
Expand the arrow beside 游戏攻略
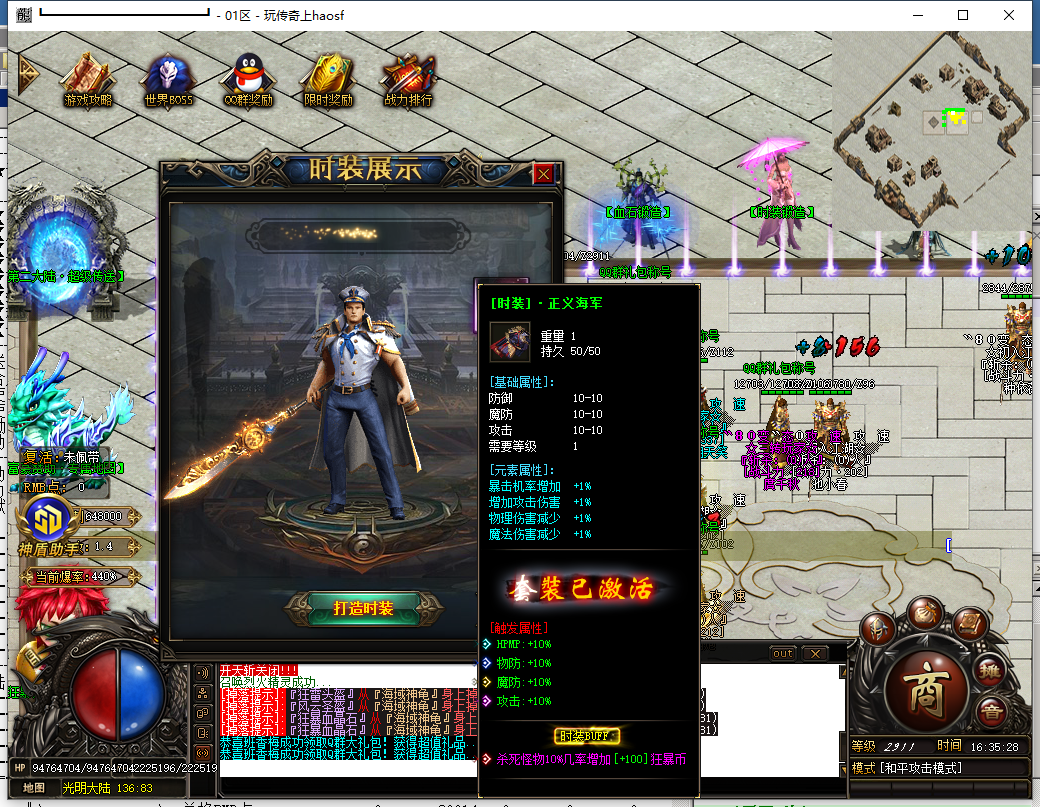click(x=27, y=72)
